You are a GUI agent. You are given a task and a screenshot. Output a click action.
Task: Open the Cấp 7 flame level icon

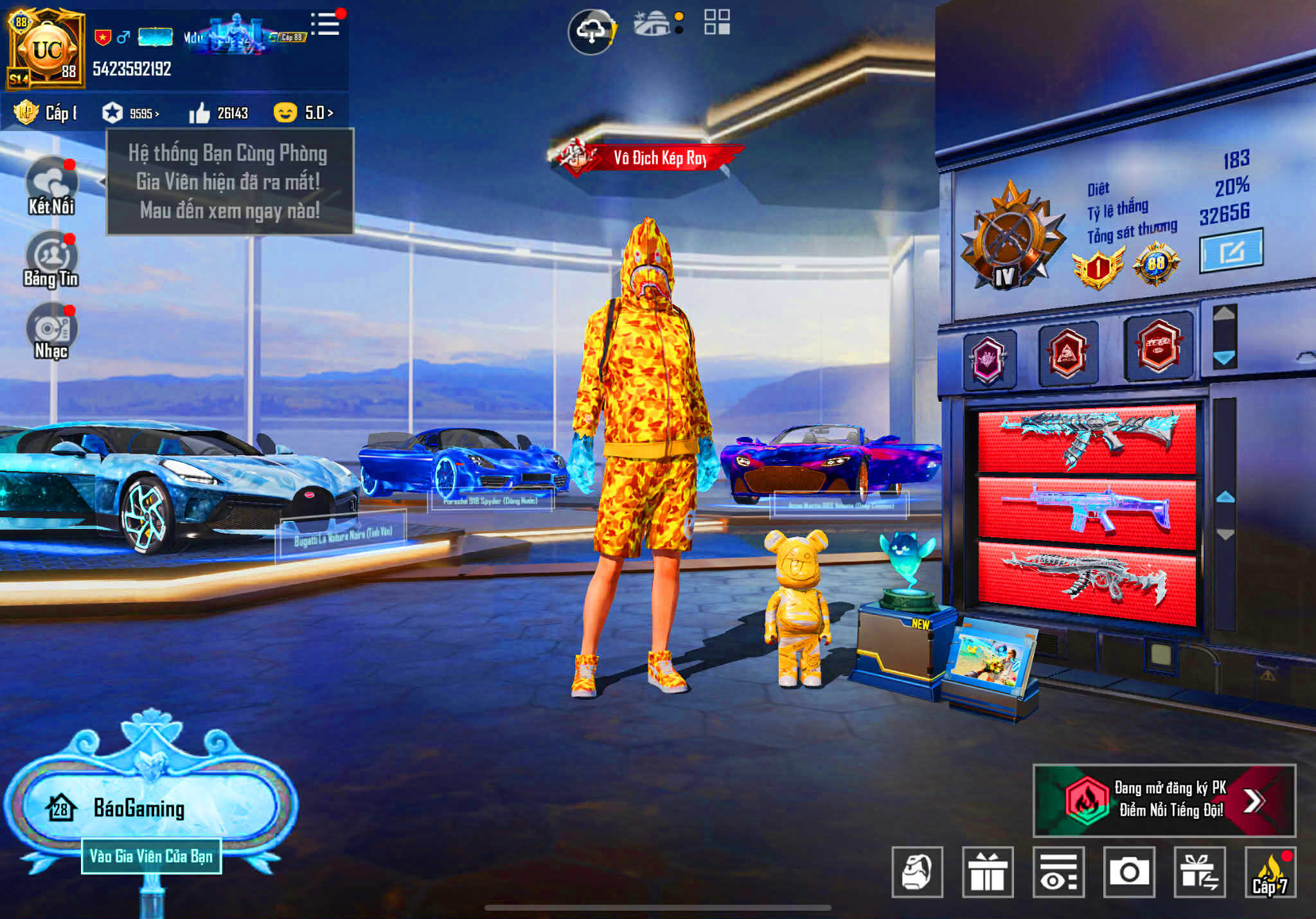[x=1270, y=872]
